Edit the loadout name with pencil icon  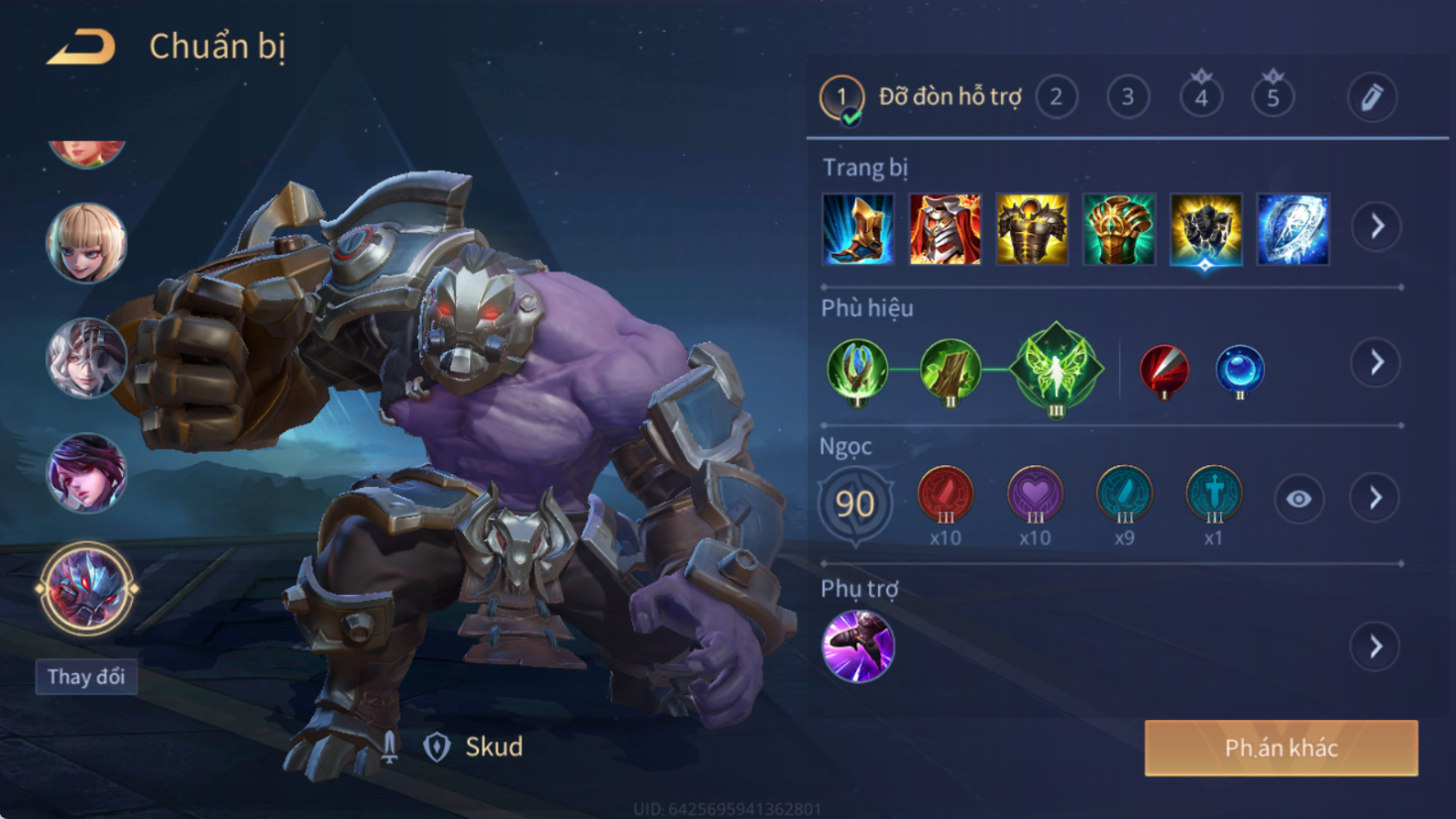(1372, 97)
